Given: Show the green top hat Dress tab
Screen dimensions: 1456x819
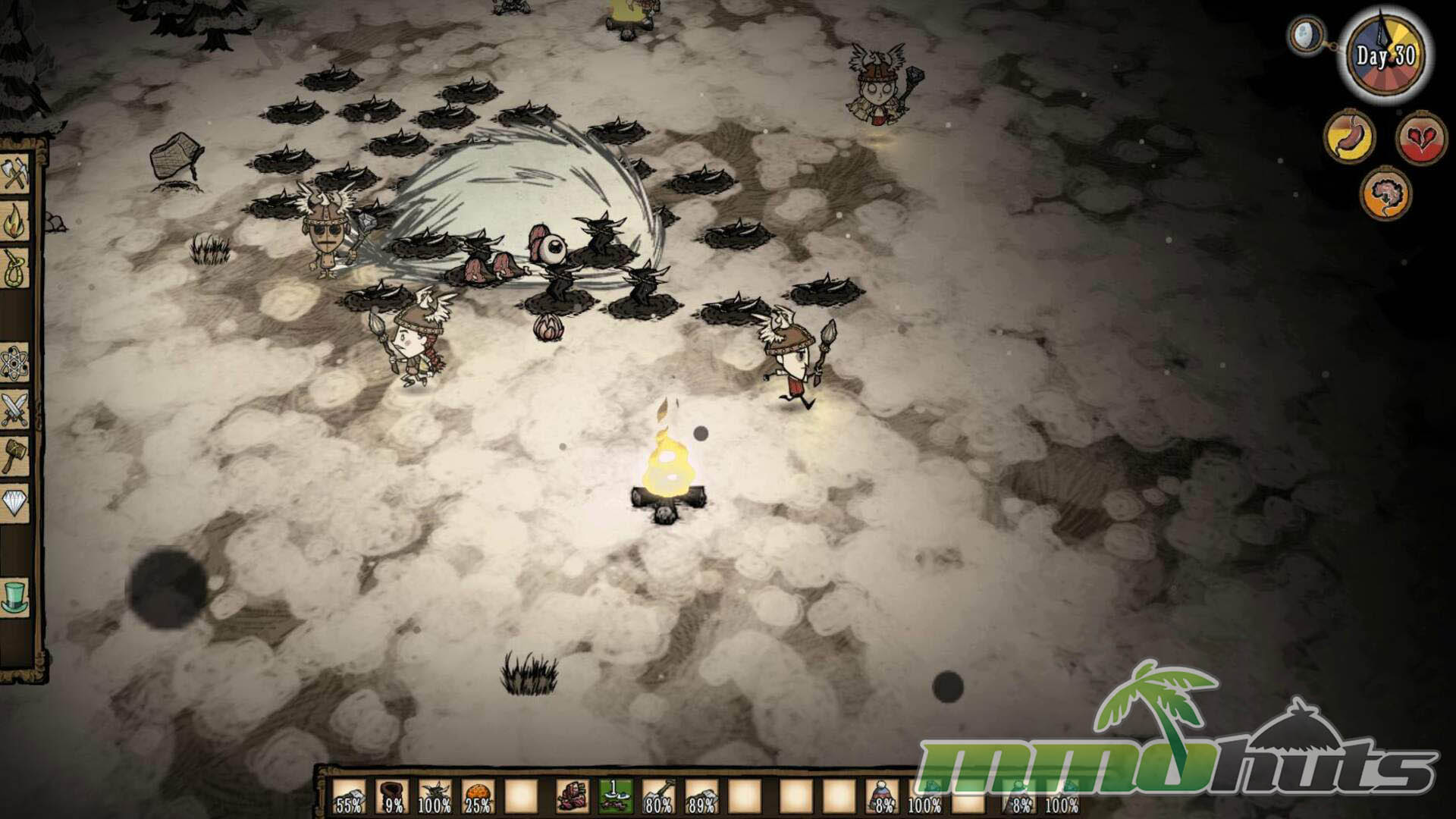Looking at the screenshot, I should point(15,597).
